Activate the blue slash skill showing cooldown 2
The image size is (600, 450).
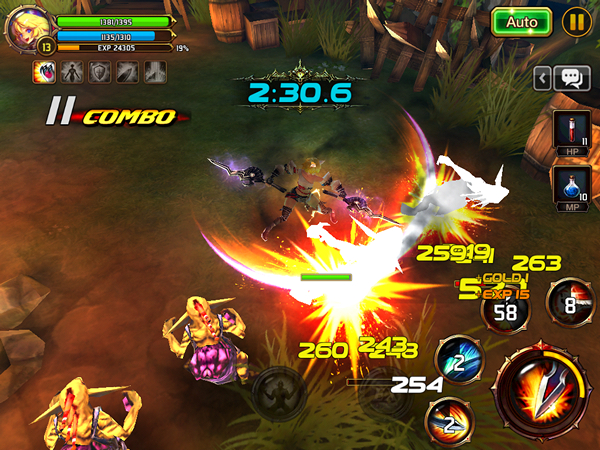click(x=456, y=362)
